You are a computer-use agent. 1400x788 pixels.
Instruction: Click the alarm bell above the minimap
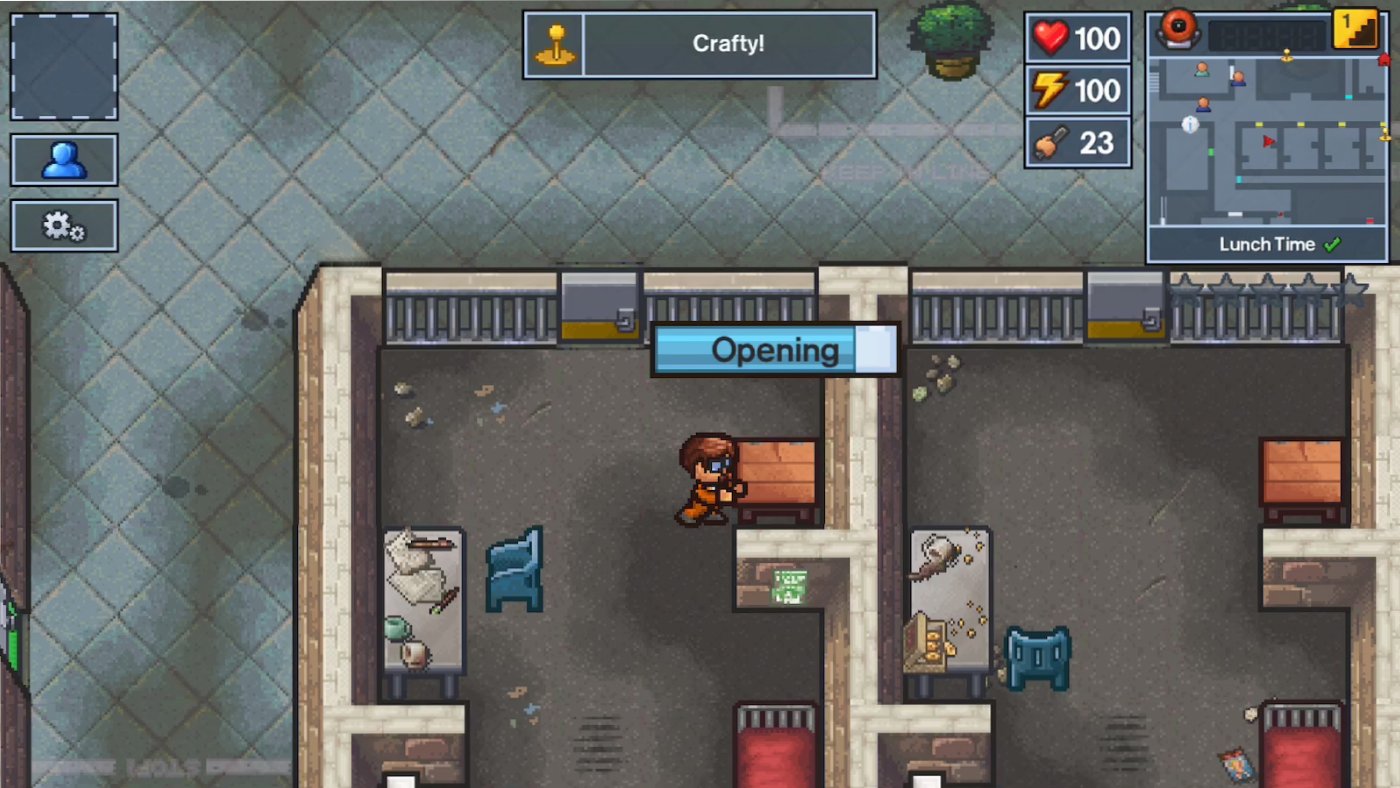pyautogui.click(x=1178, y=31)
